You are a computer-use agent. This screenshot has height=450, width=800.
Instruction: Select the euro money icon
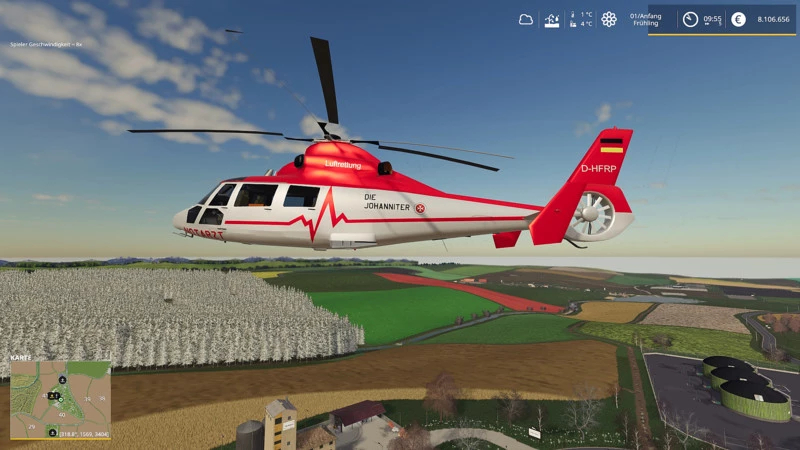click(738, 19)
